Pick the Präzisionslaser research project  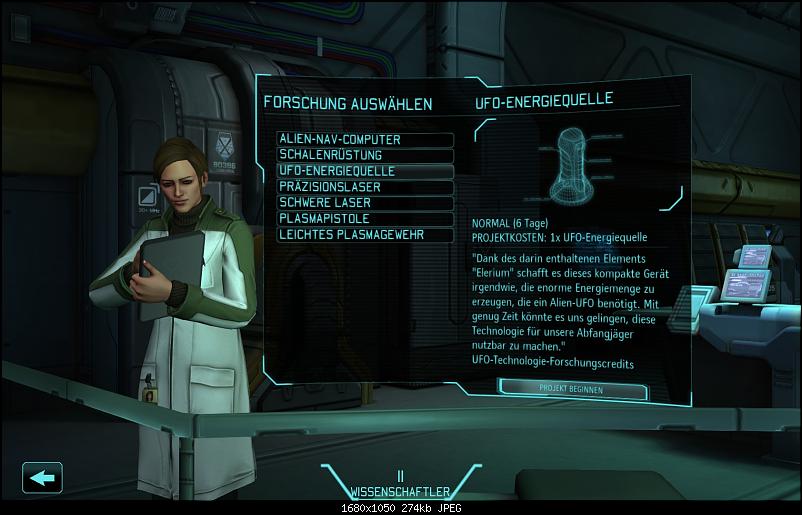pos(366,187)
